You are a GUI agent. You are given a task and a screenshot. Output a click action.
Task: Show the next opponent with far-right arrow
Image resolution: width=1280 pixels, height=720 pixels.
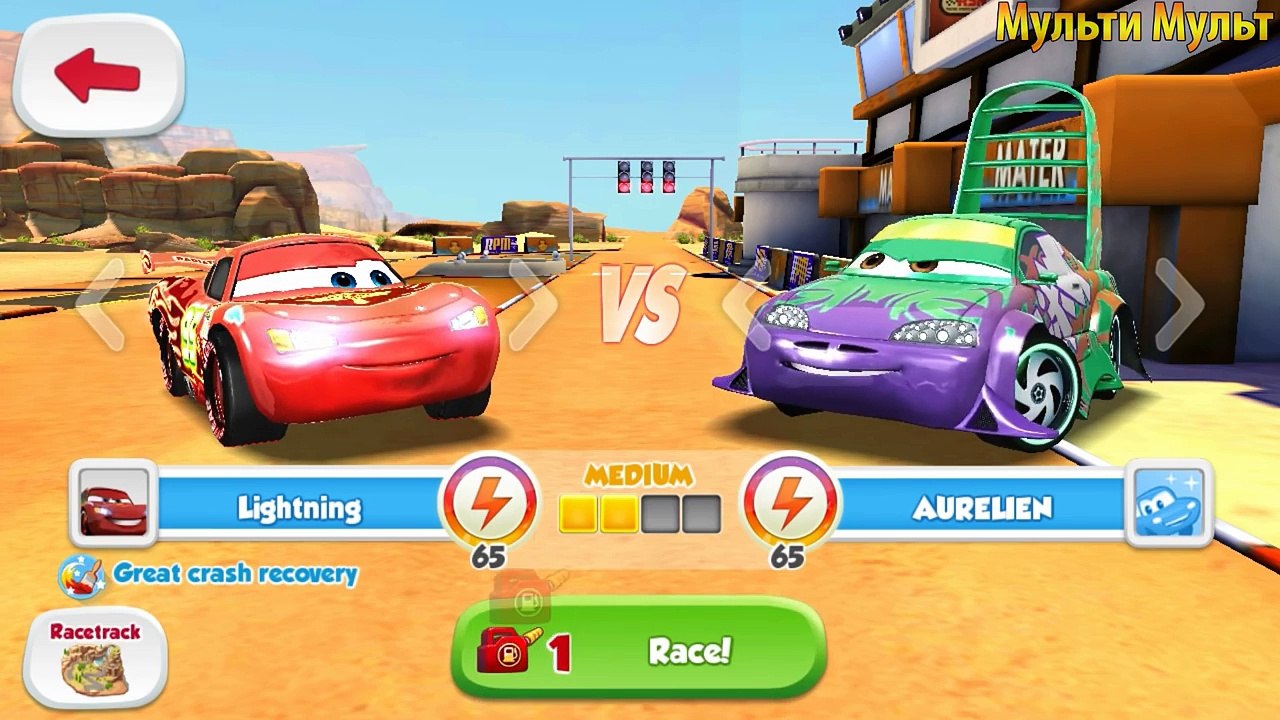tap(1179, 303)
